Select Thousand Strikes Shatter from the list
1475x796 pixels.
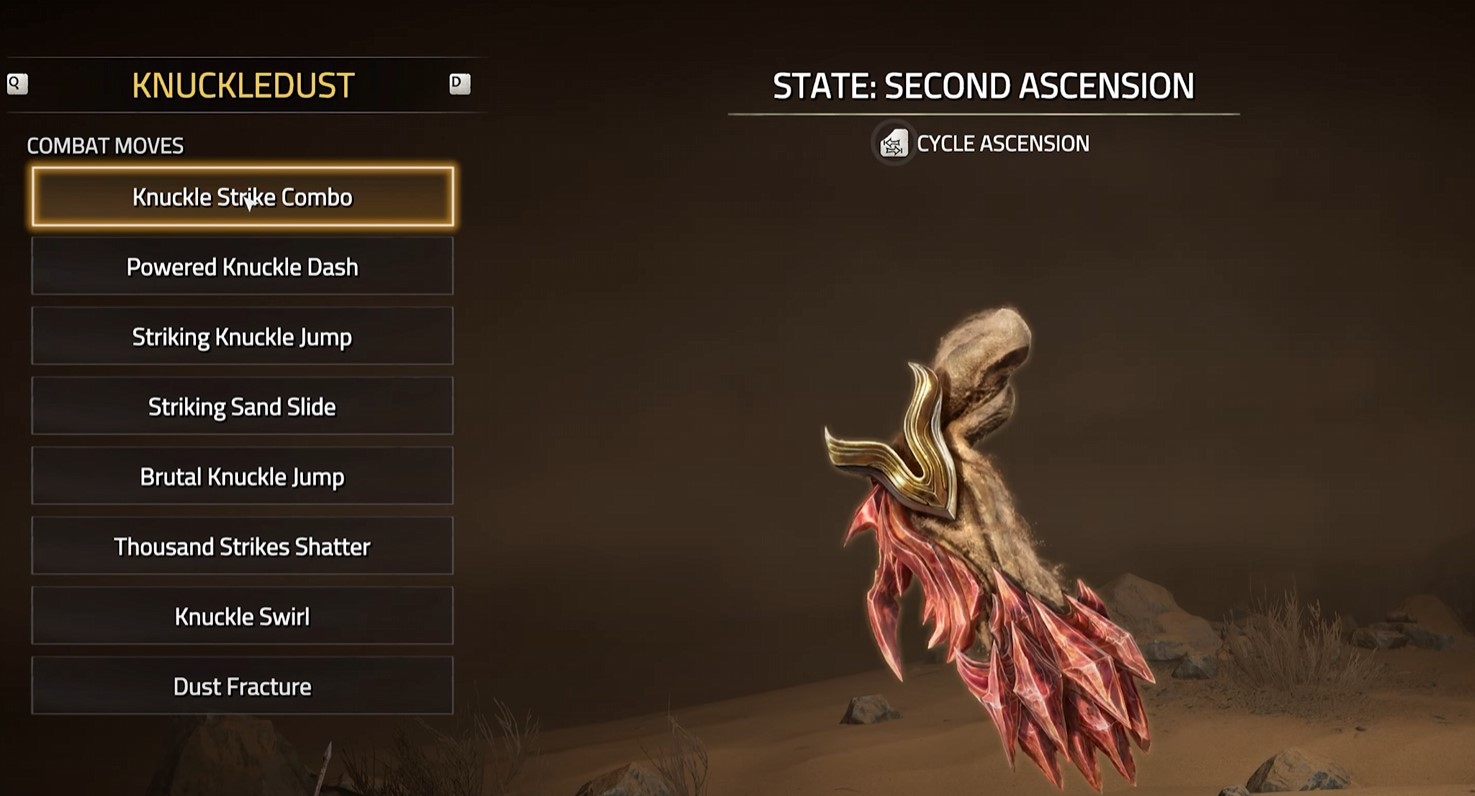pyautogui.click(x=242, y=546)
